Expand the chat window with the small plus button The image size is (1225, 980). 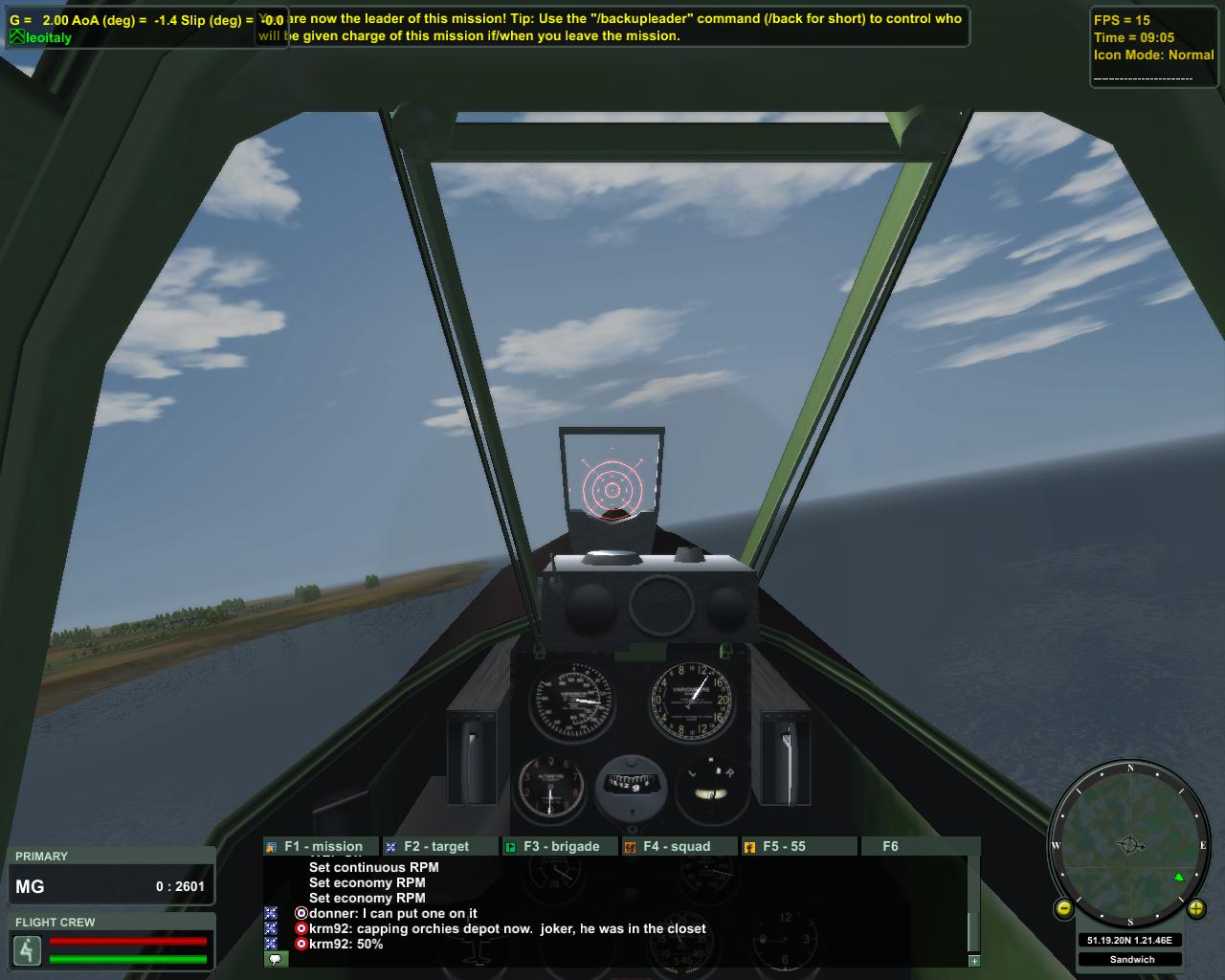tap(974, 960)
